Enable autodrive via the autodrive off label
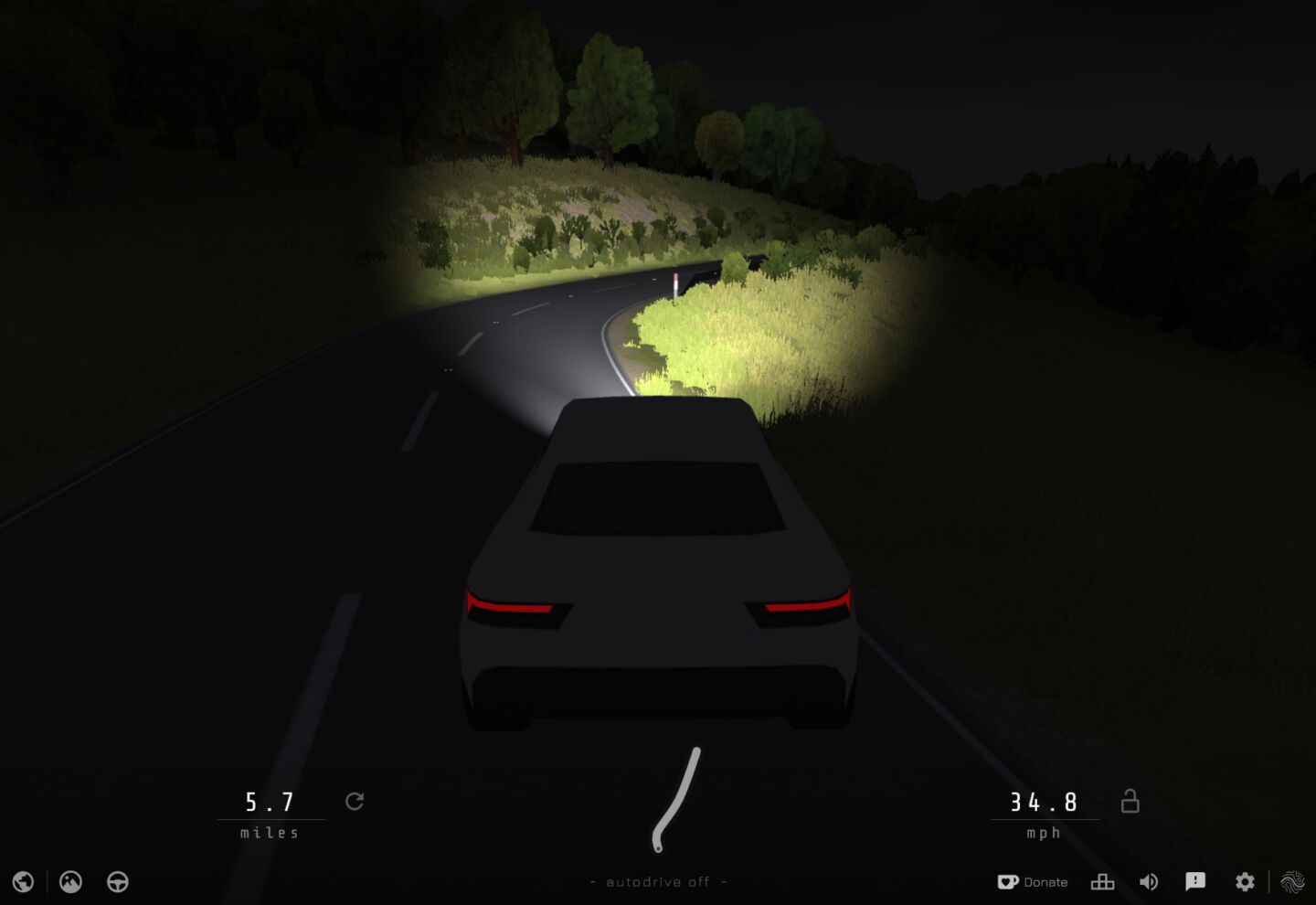1316x905 pixels. [660, 881]
